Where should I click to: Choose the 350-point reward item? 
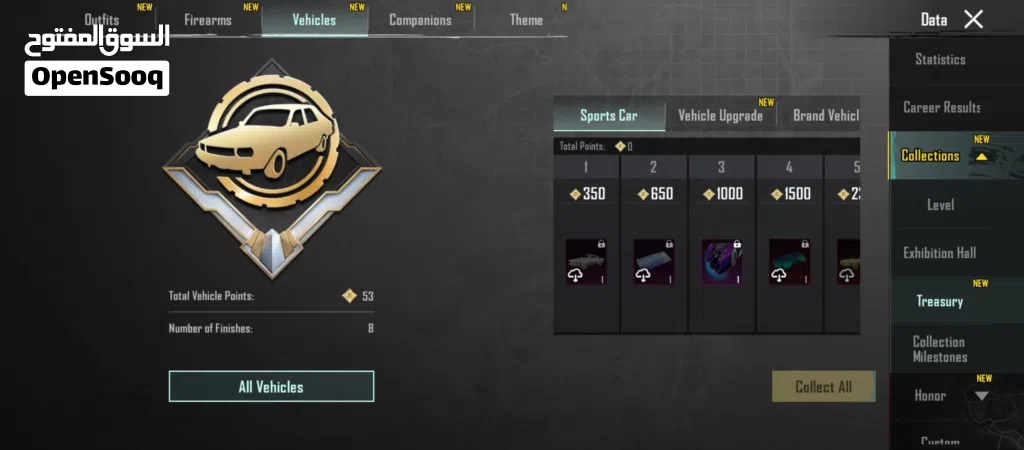[x=586, y=262]
